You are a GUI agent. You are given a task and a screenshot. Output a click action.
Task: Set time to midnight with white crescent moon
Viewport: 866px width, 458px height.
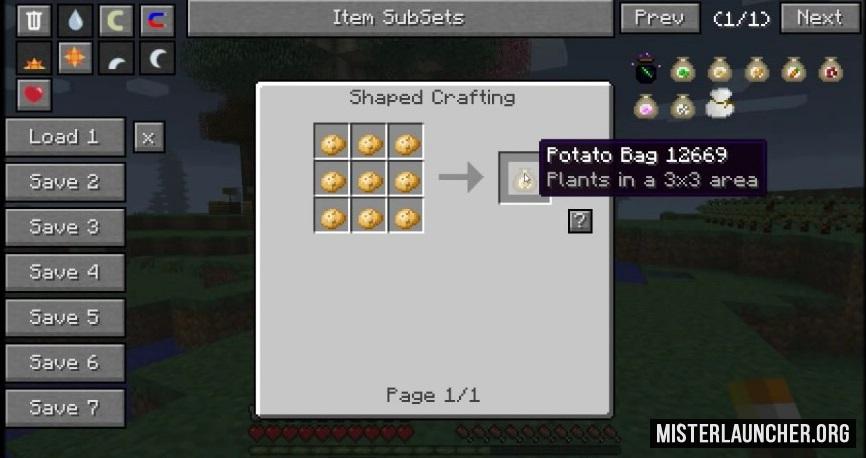pyautogui.click(x=157, y=59)
